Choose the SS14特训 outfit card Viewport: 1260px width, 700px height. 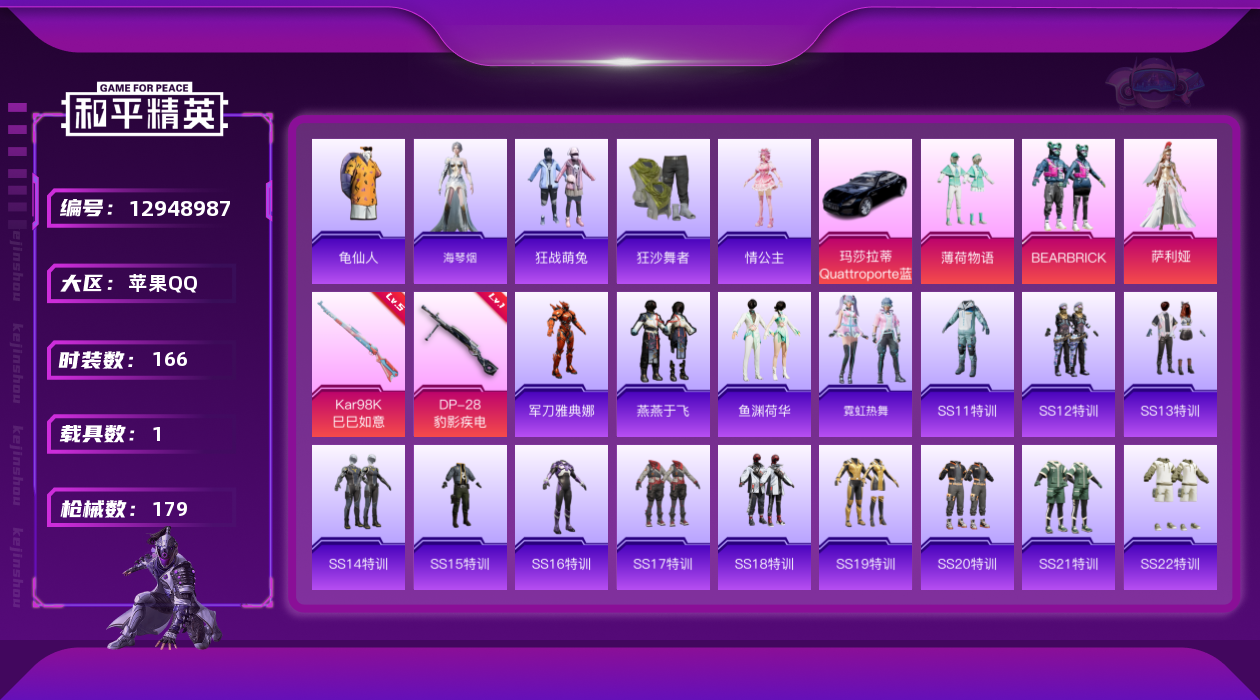pos(358,517)
